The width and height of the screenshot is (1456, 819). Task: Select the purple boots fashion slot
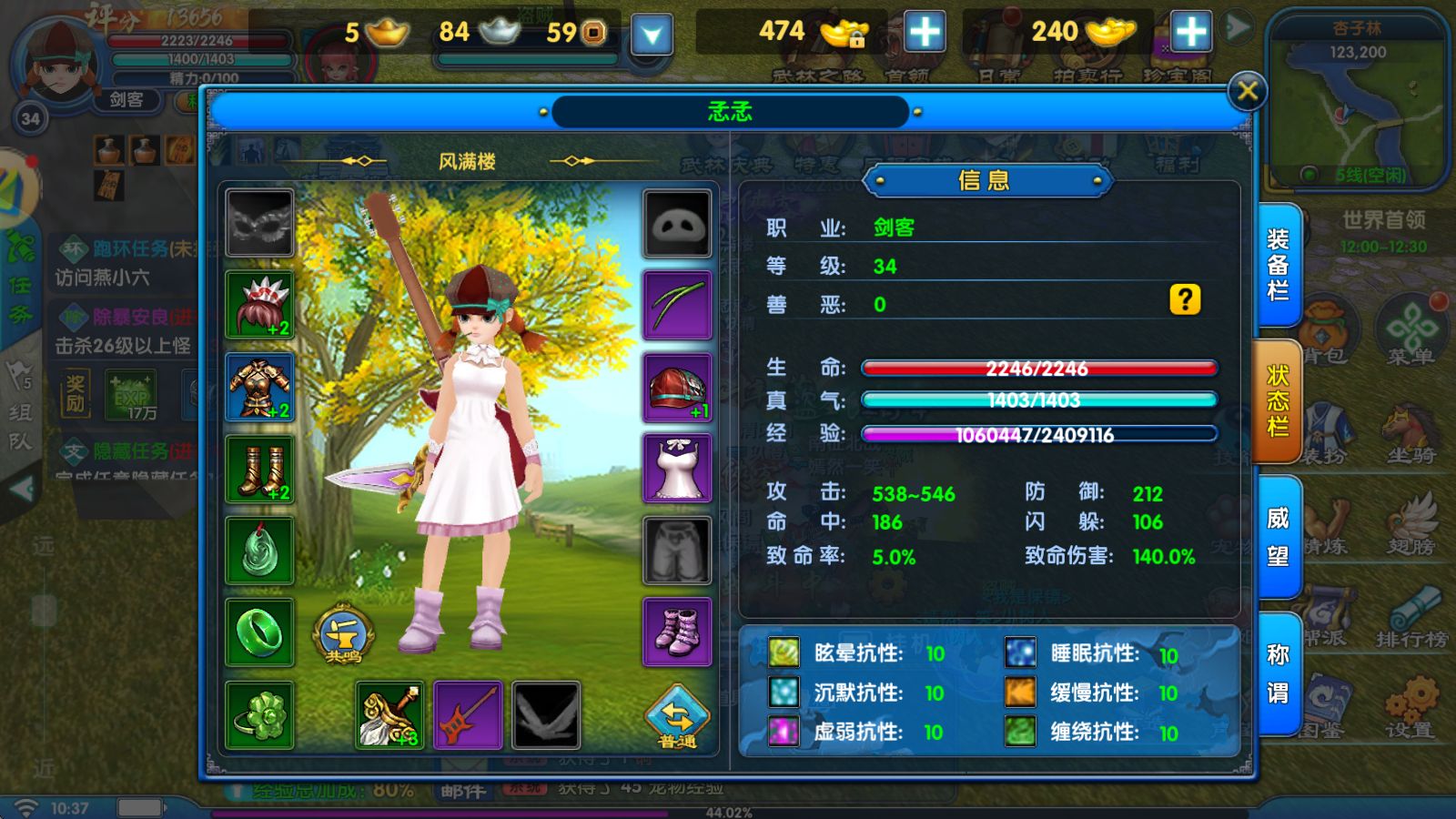(677, 632)
